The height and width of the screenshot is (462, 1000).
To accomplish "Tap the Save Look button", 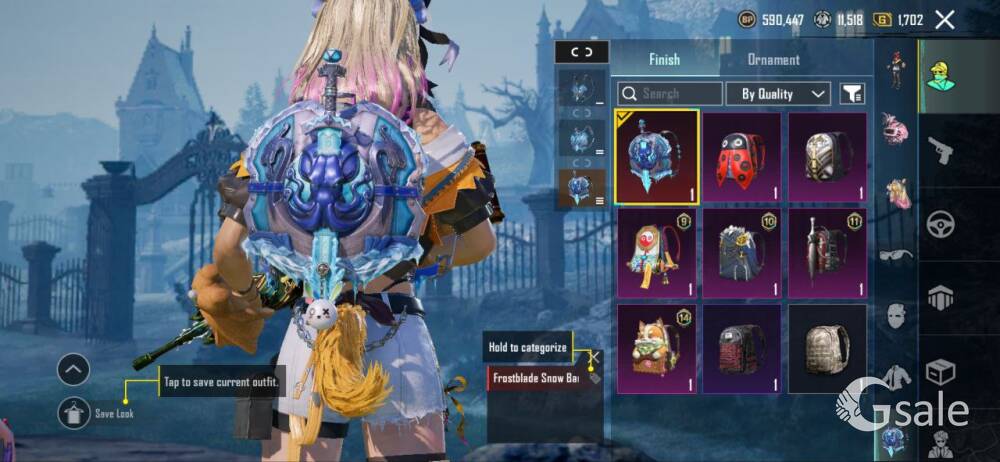I will (x=74, y=412).
